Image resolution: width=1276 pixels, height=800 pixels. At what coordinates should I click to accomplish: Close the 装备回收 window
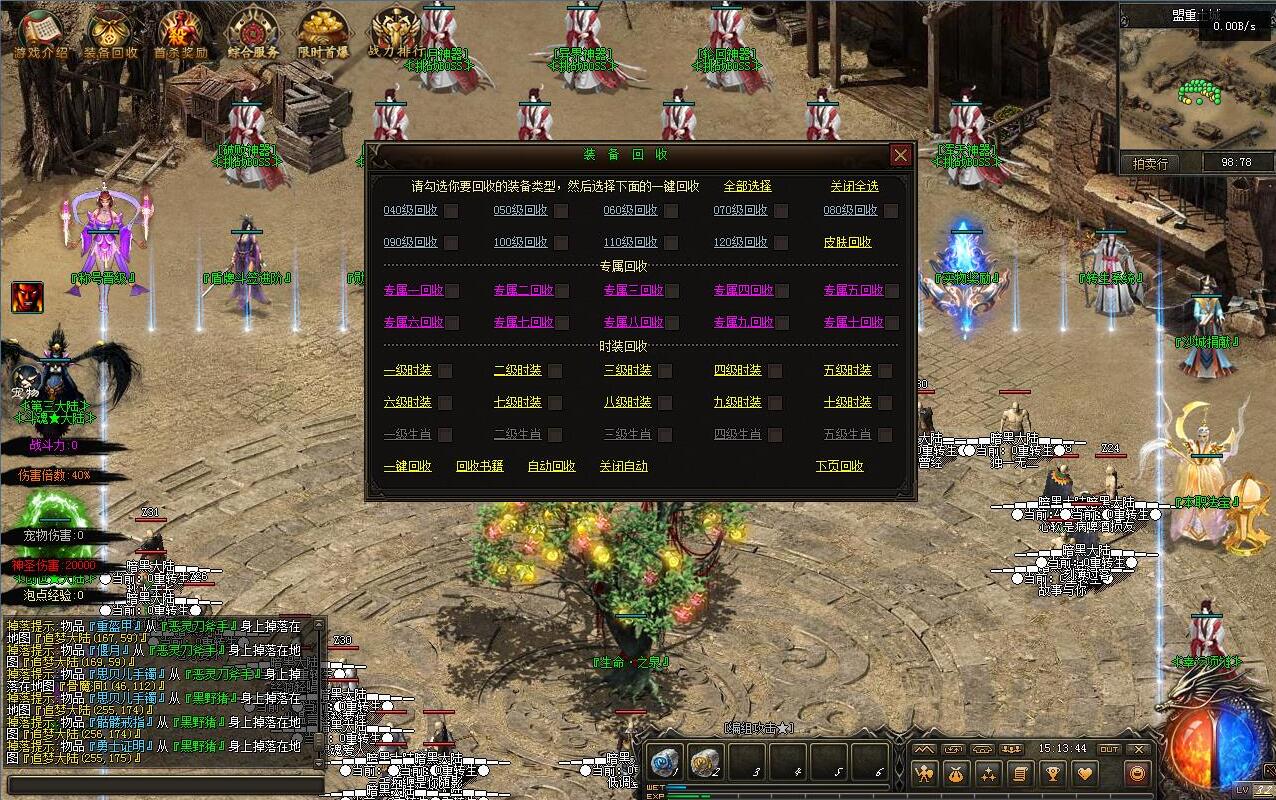click(x=900, y=155)
